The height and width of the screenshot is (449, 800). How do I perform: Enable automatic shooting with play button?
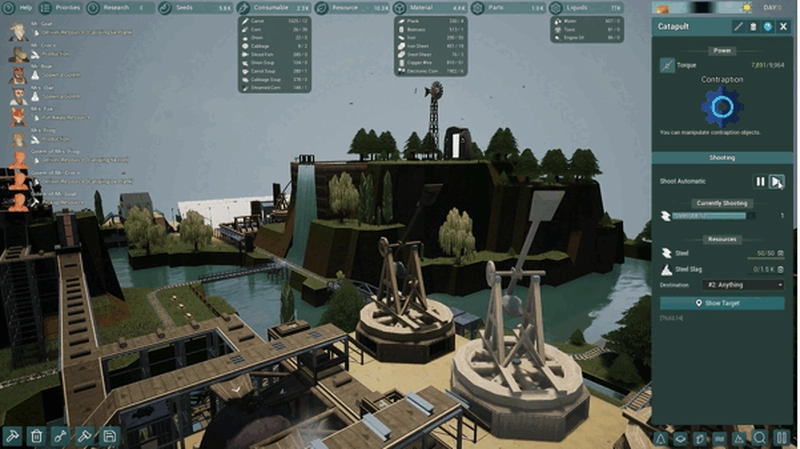777,181
